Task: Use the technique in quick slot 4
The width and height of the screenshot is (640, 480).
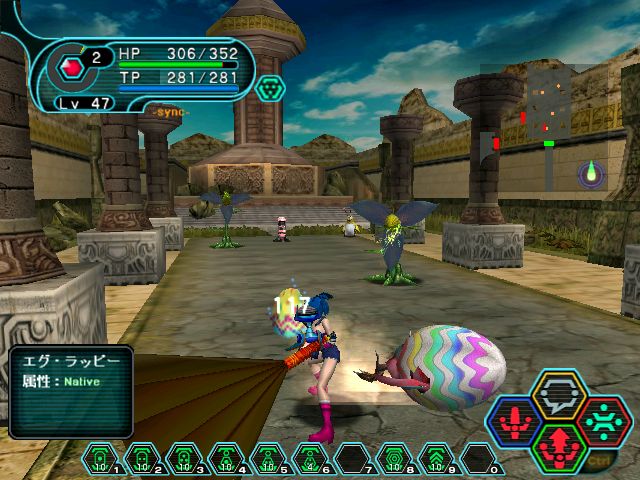Action: 221,458
